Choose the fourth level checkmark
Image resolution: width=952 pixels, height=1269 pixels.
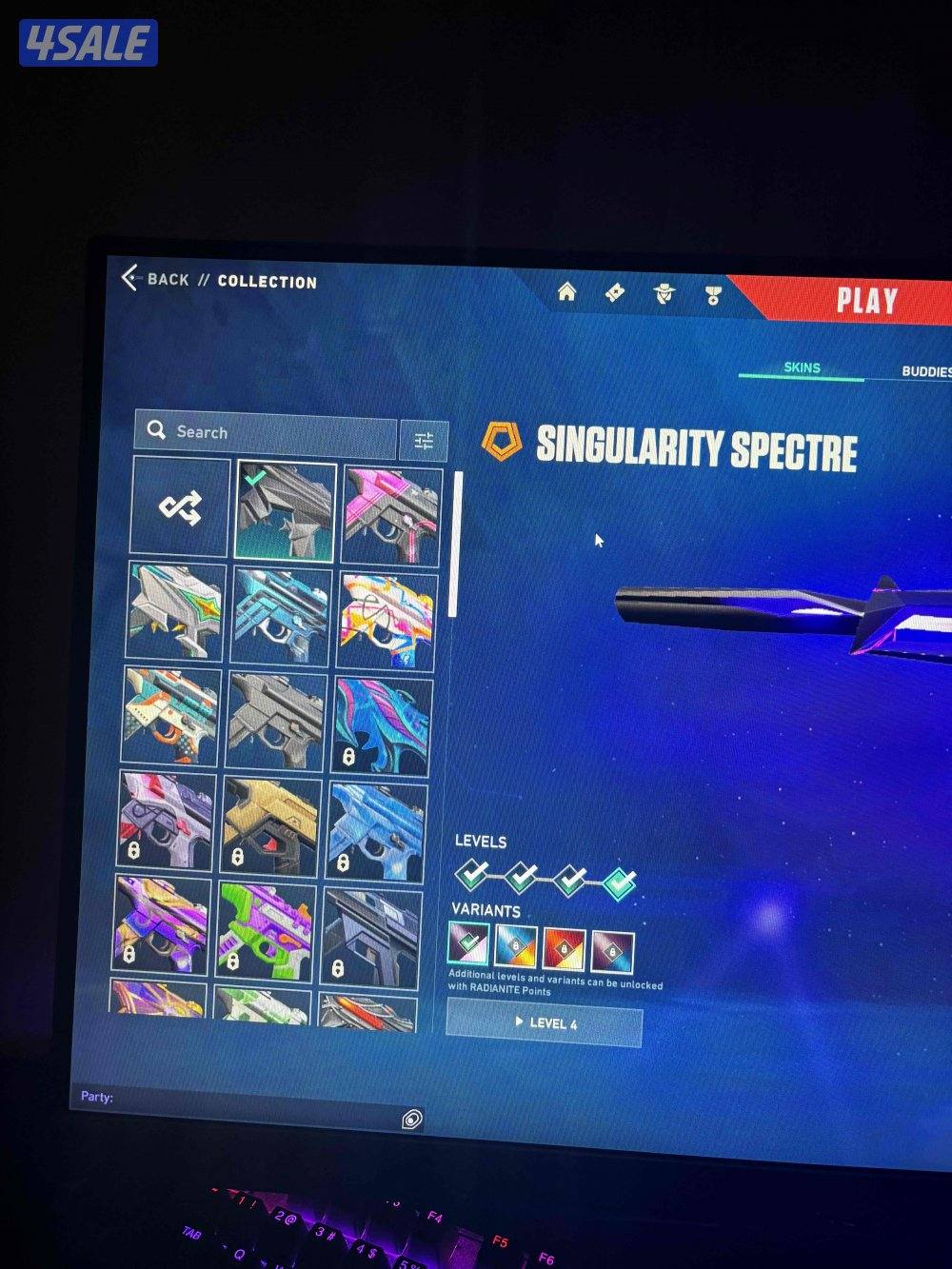(620, 882)
